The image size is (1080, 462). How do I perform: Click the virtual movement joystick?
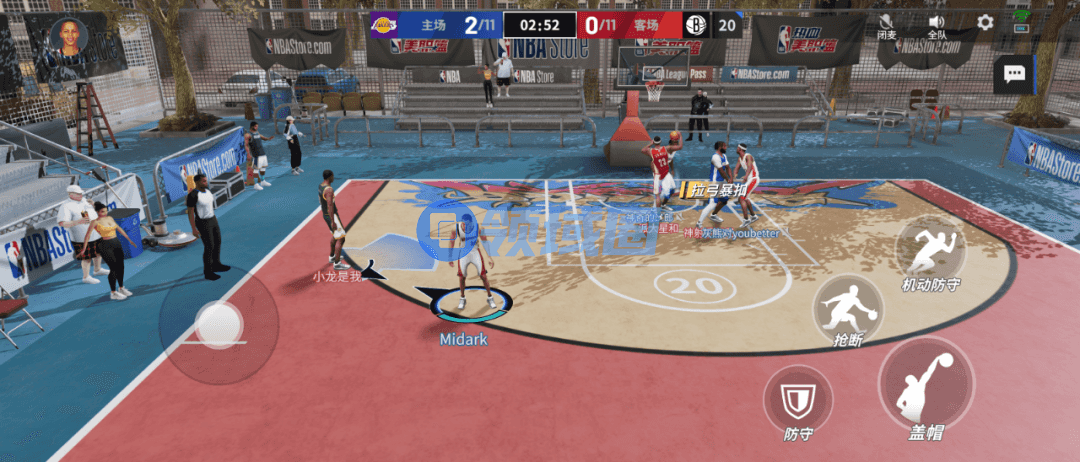[218, 323]
